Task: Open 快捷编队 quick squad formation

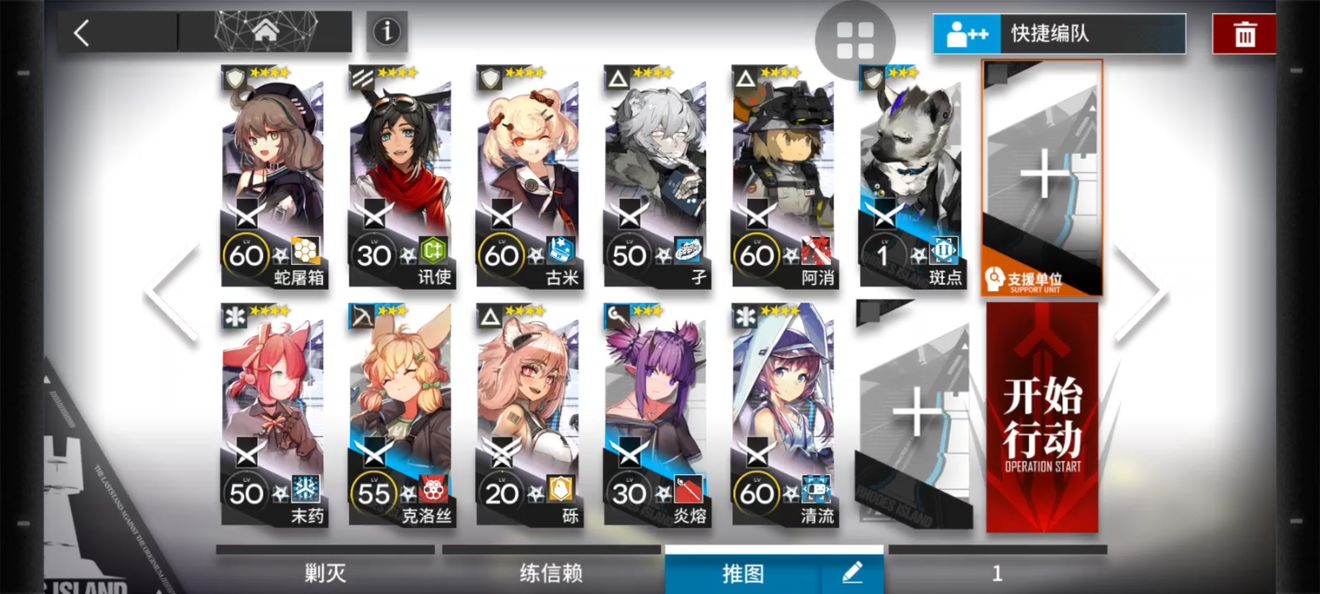Action: [1059, 33]
